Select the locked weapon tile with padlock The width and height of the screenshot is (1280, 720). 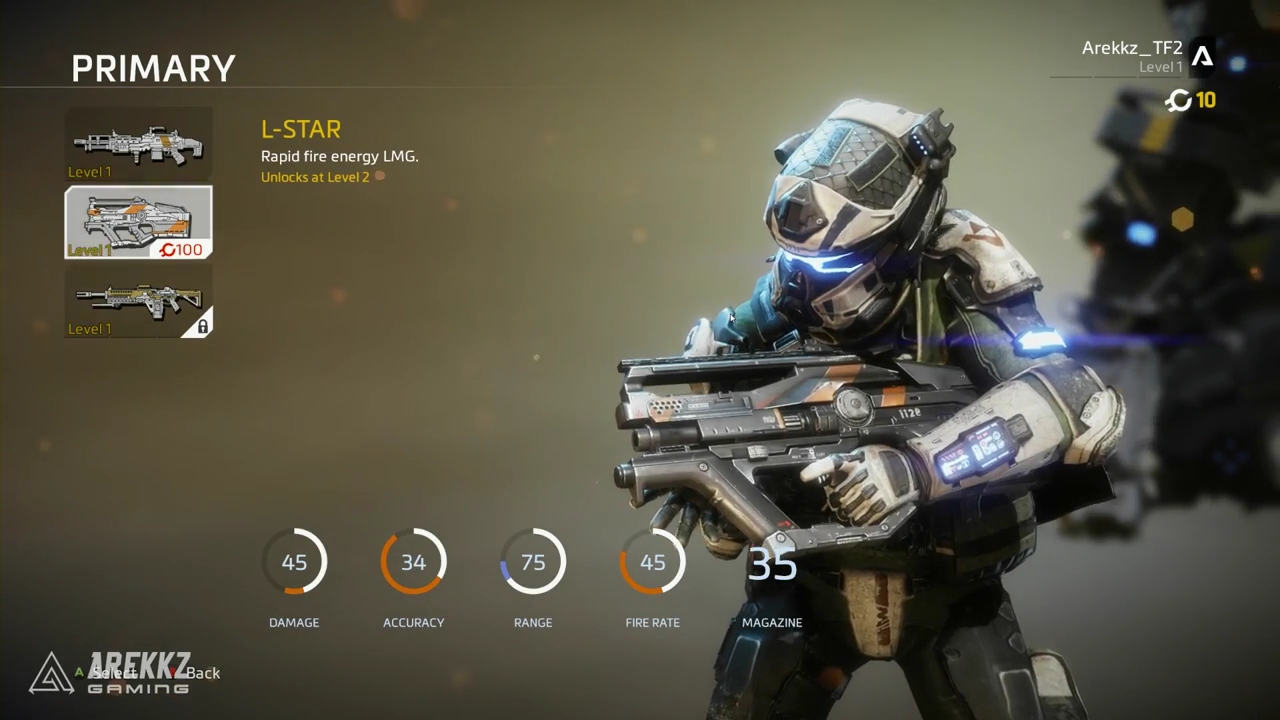pyautogui.click(x=138, y=301)
